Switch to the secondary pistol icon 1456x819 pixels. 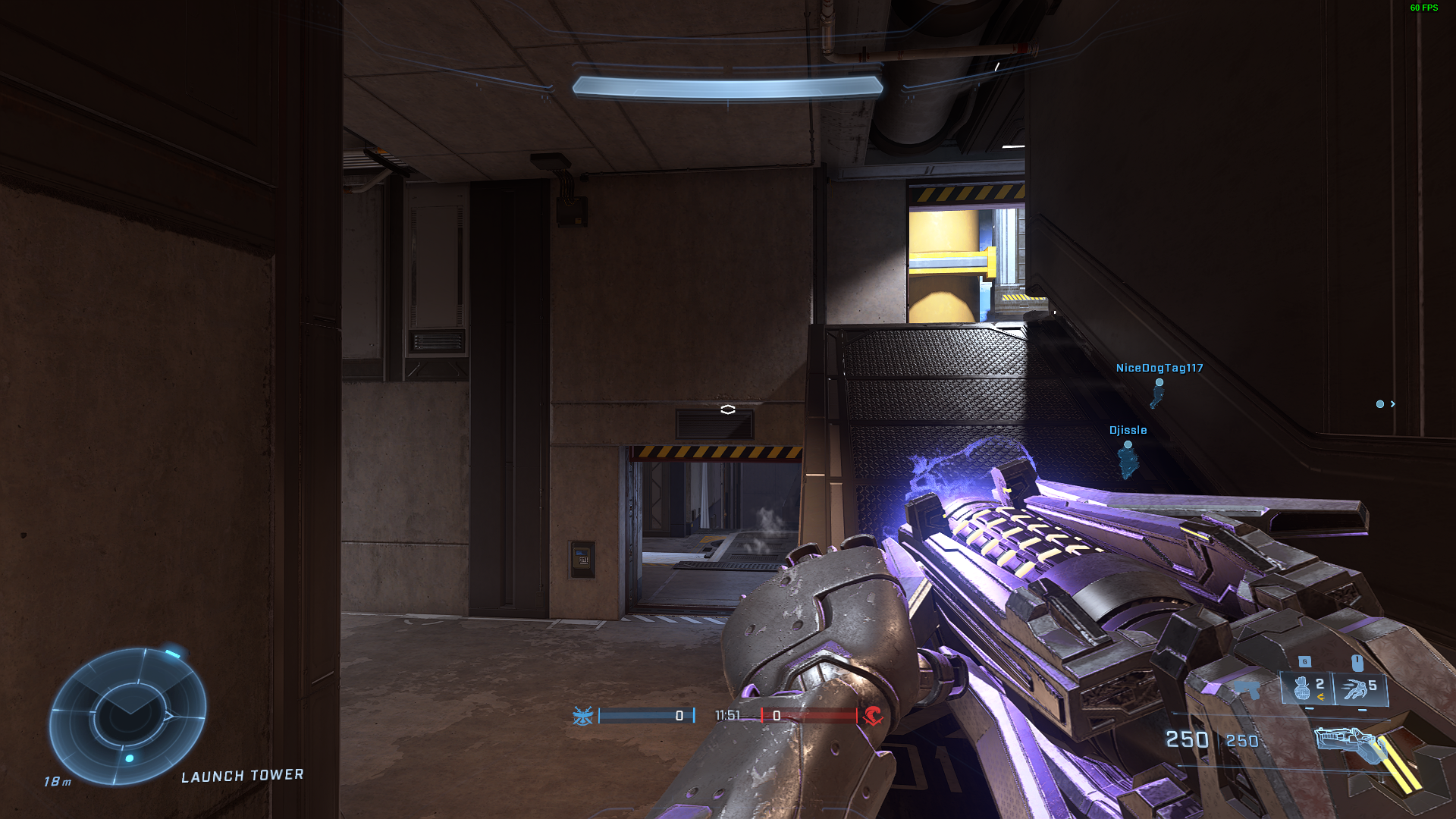(1246, 689)
